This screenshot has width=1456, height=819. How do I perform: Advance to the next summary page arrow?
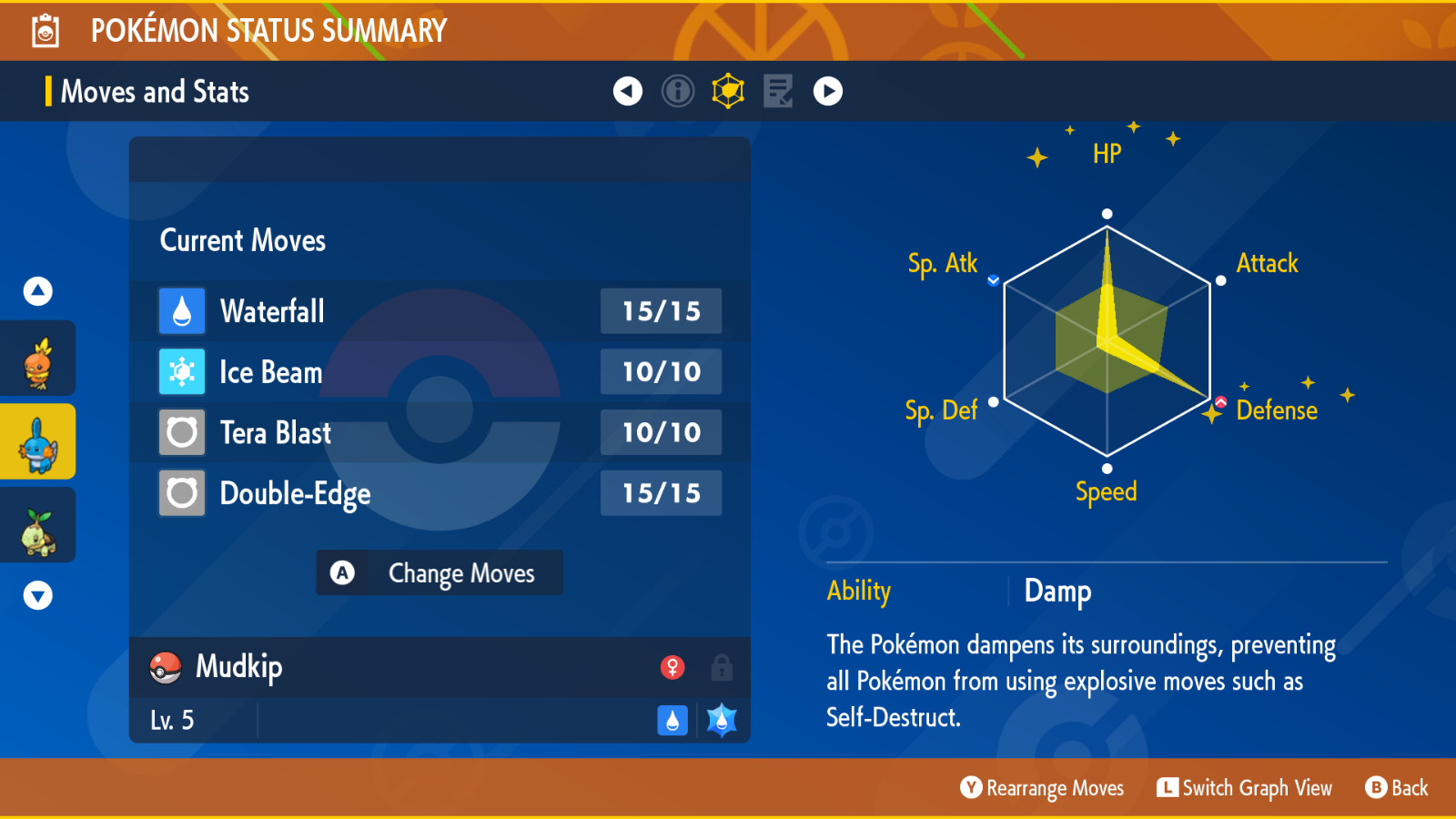pos(828,91)
